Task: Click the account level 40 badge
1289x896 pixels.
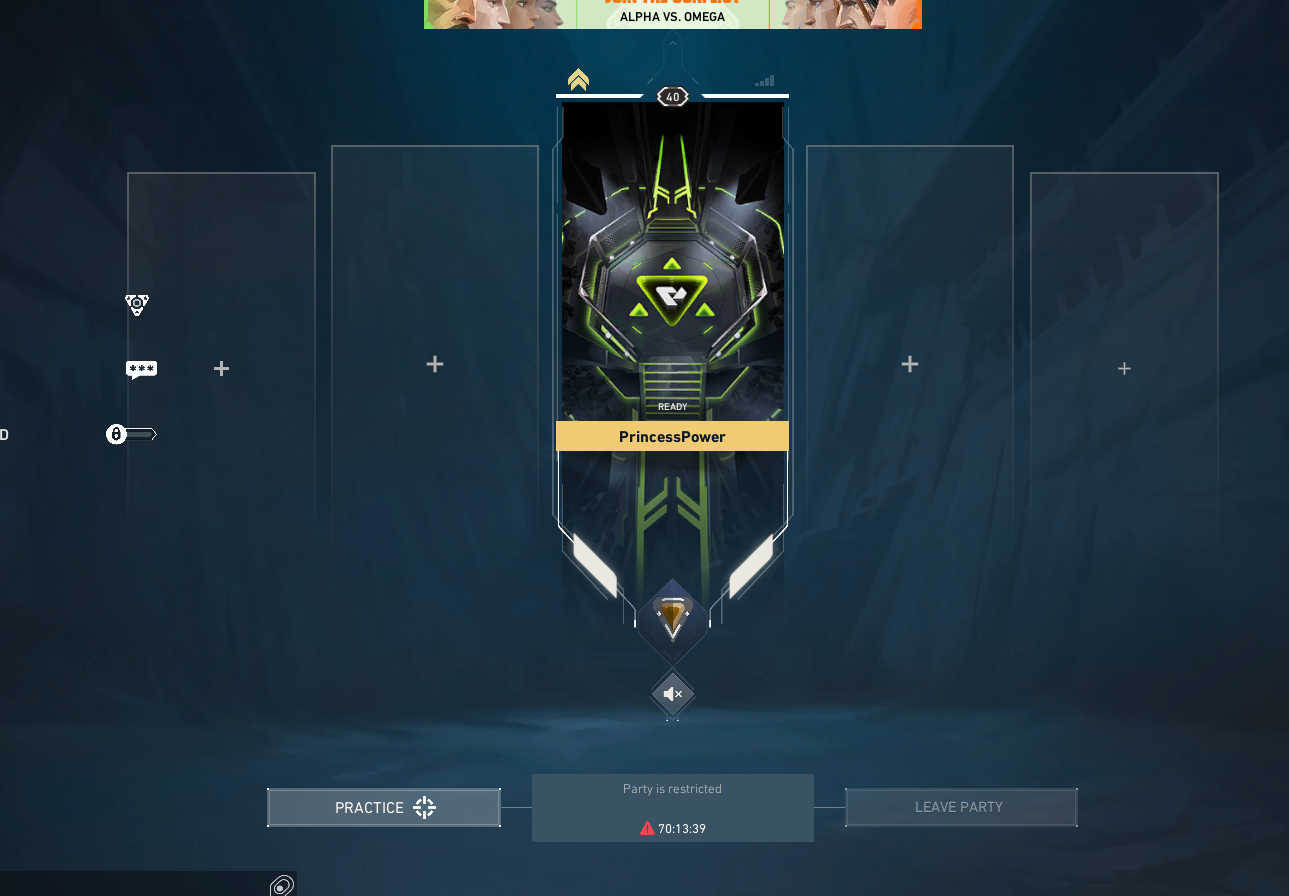Action: [672, 96]
